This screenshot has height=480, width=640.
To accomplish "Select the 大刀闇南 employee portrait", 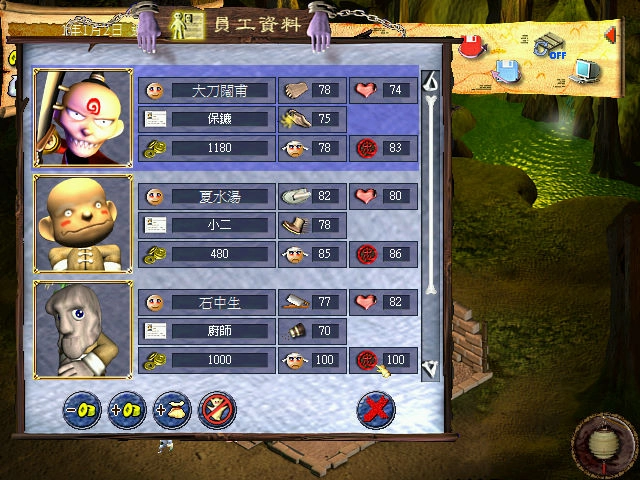I will click(x=83, y=119).
